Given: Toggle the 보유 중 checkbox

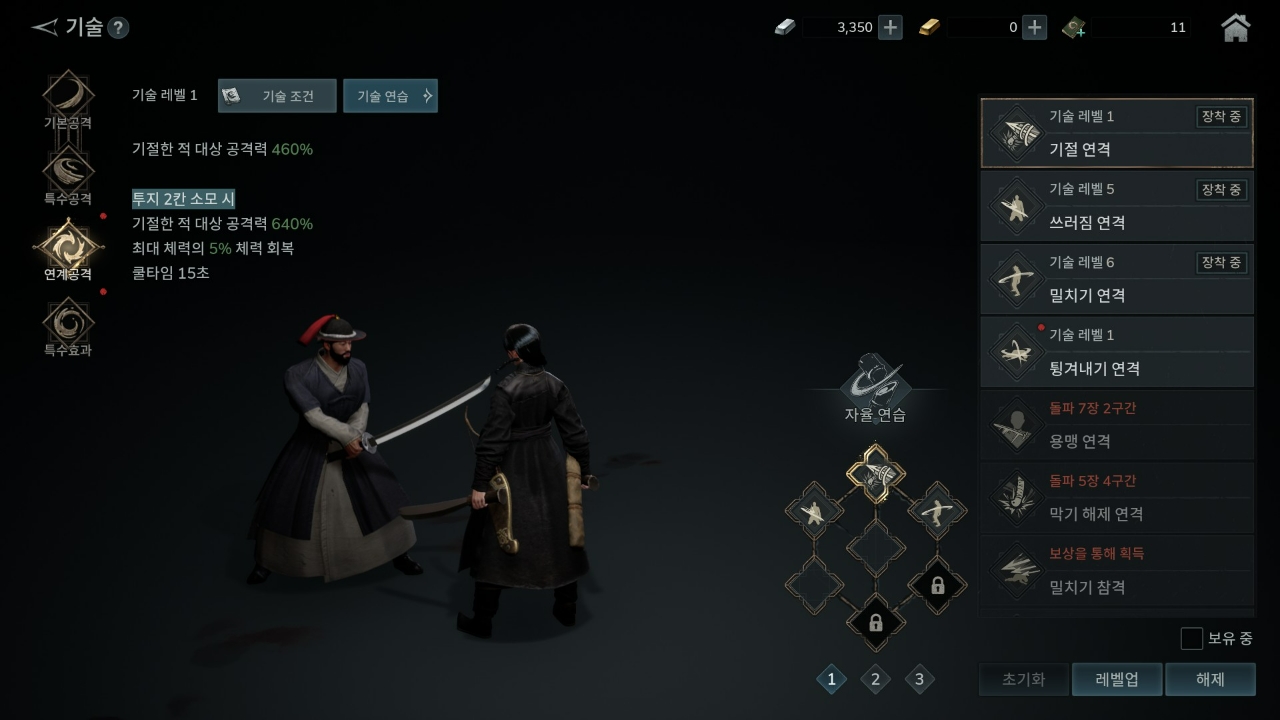Looking at the screenshot, I should 1191,638.
